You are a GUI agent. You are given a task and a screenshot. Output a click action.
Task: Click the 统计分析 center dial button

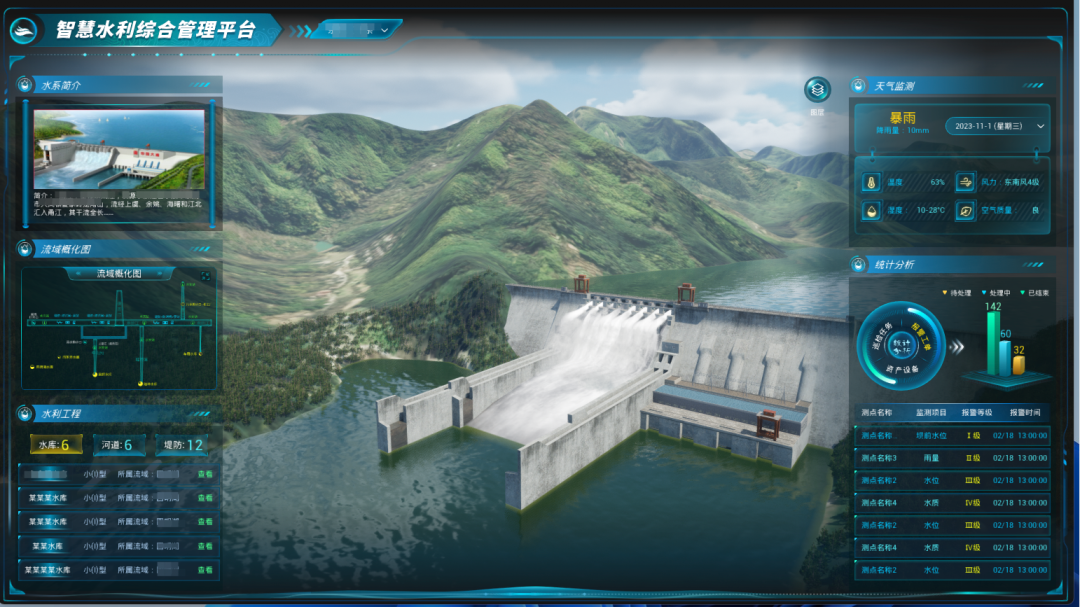(901, 346)
